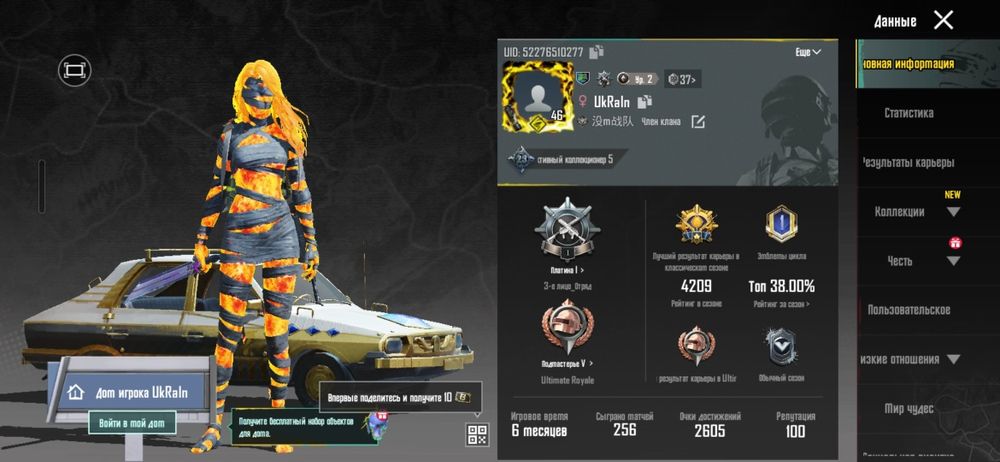Select the Основная информация tab
The width and height of the screenshot is (1000, 462).
(908, 64)
